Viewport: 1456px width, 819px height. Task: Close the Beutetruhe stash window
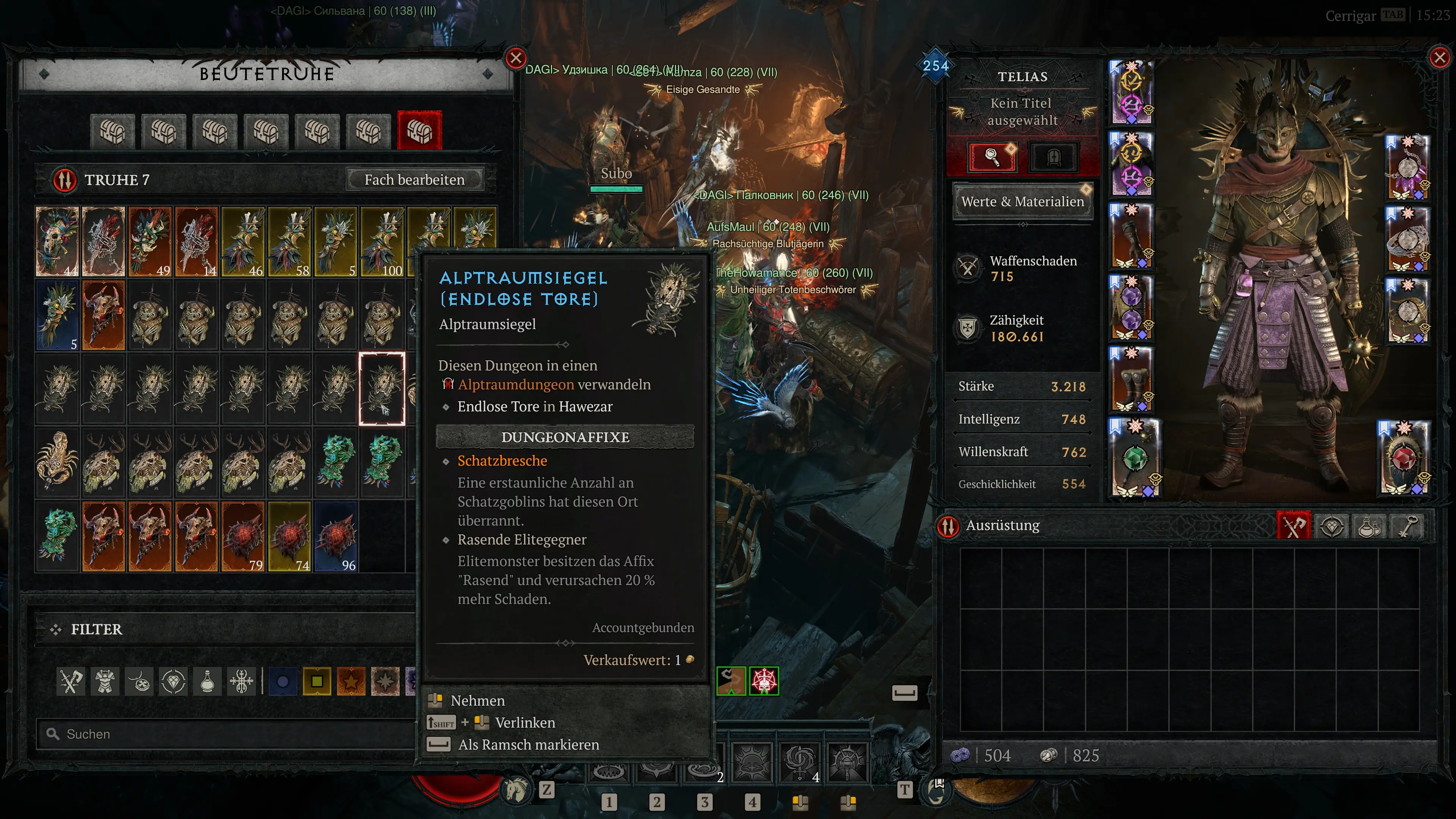pyautogui.click(x=516, y=58)
